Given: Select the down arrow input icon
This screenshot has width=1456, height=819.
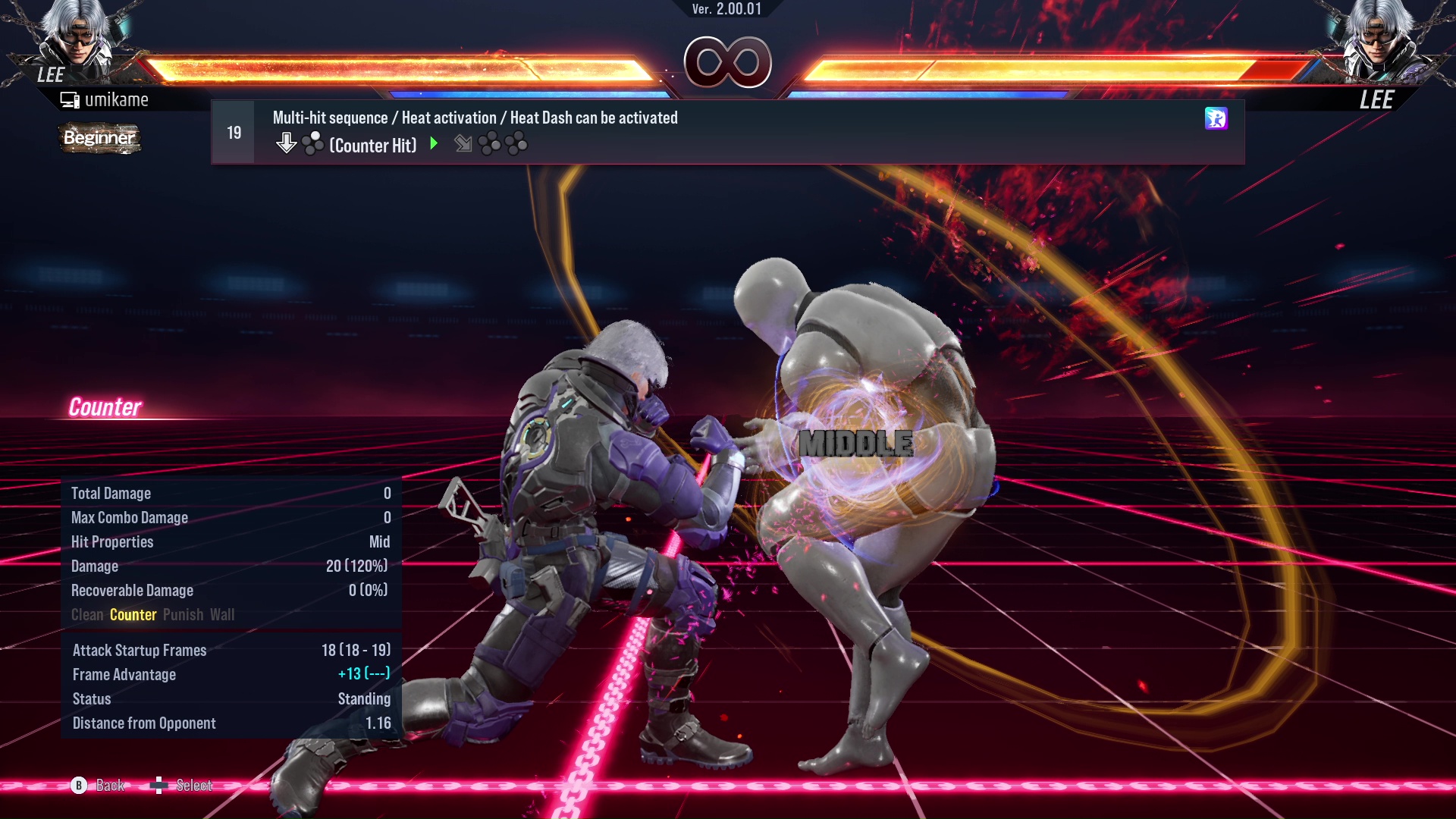Looking at the screenshot, I should tap(287, 141).
